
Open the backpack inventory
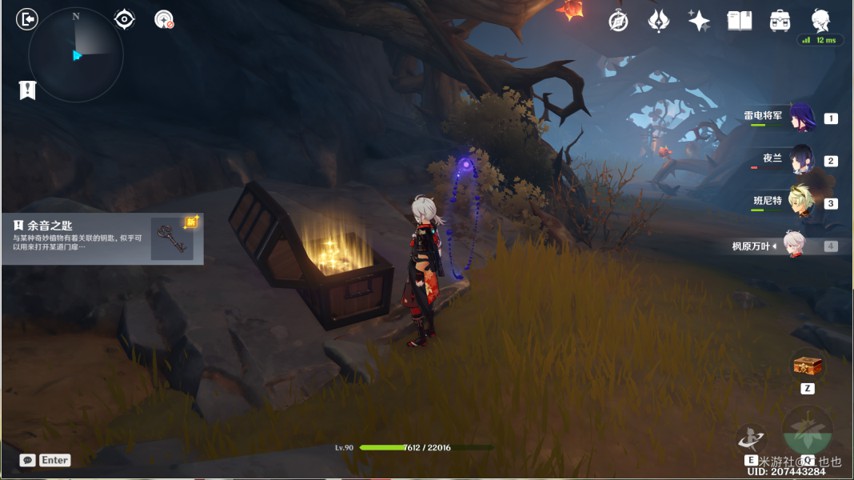coord(780,21)
